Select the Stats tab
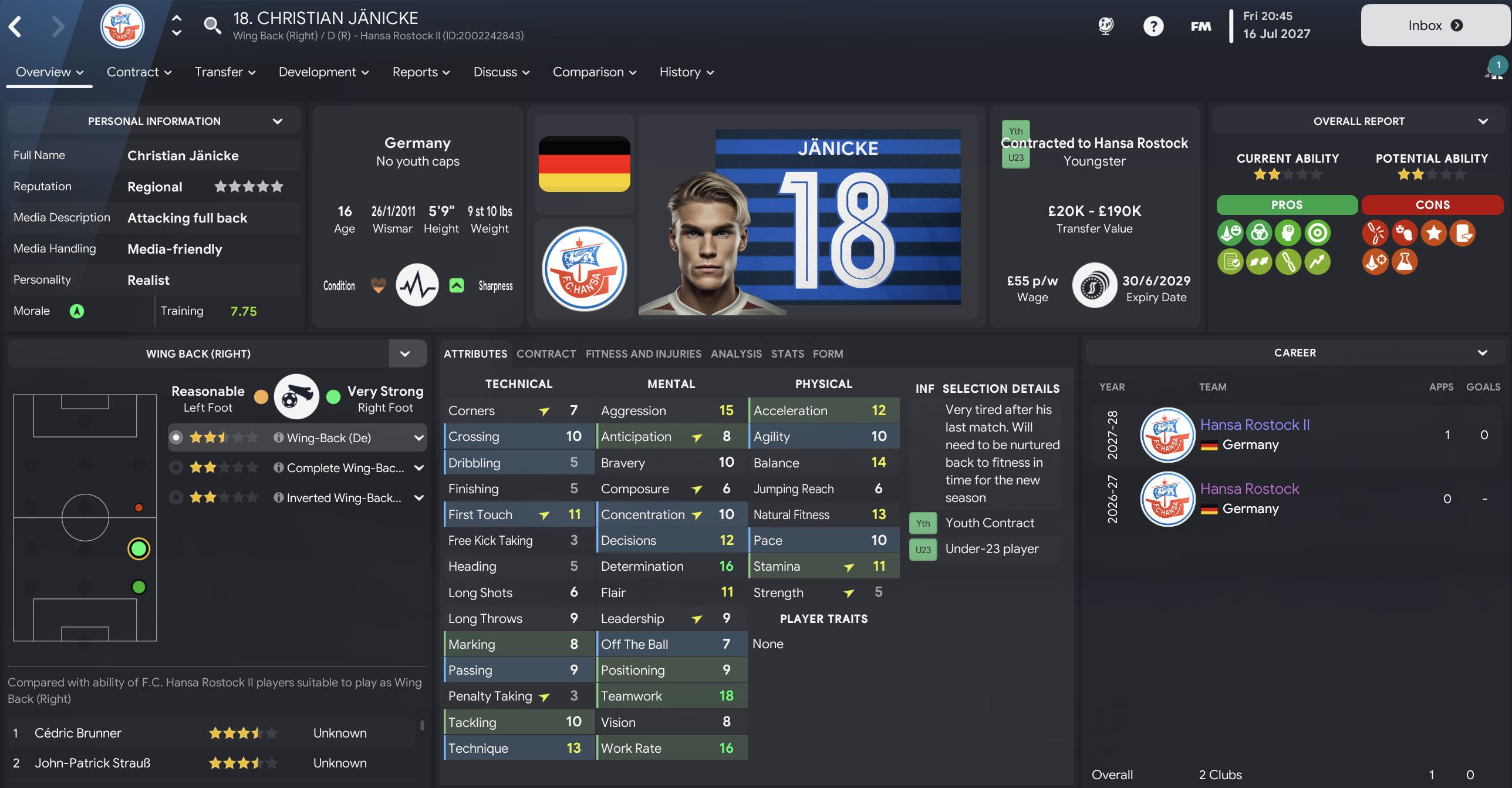This screenshot has width=1512, height=788. click(787, 353)
